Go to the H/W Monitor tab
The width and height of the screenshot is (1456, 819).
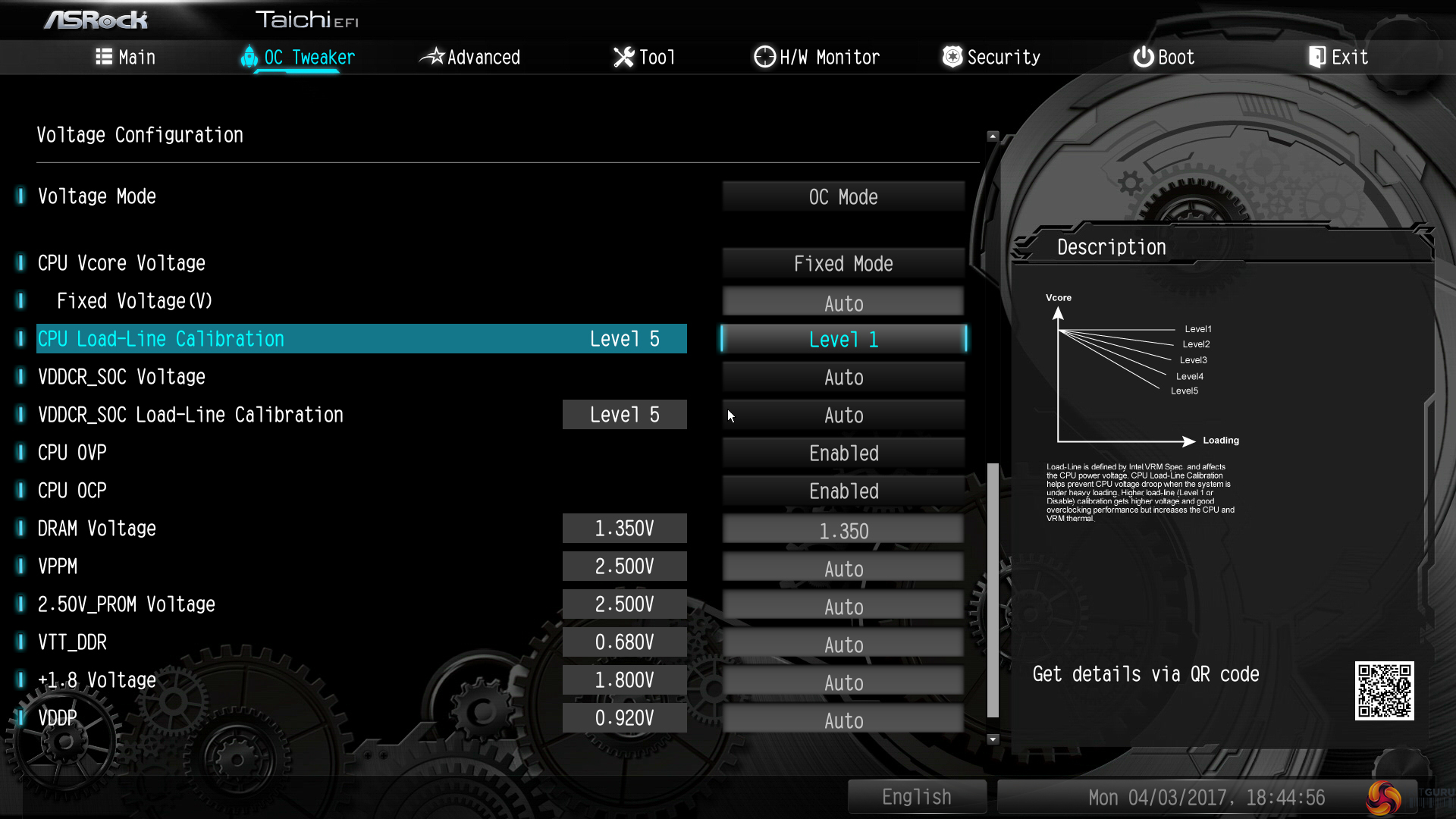click(817, 57)
